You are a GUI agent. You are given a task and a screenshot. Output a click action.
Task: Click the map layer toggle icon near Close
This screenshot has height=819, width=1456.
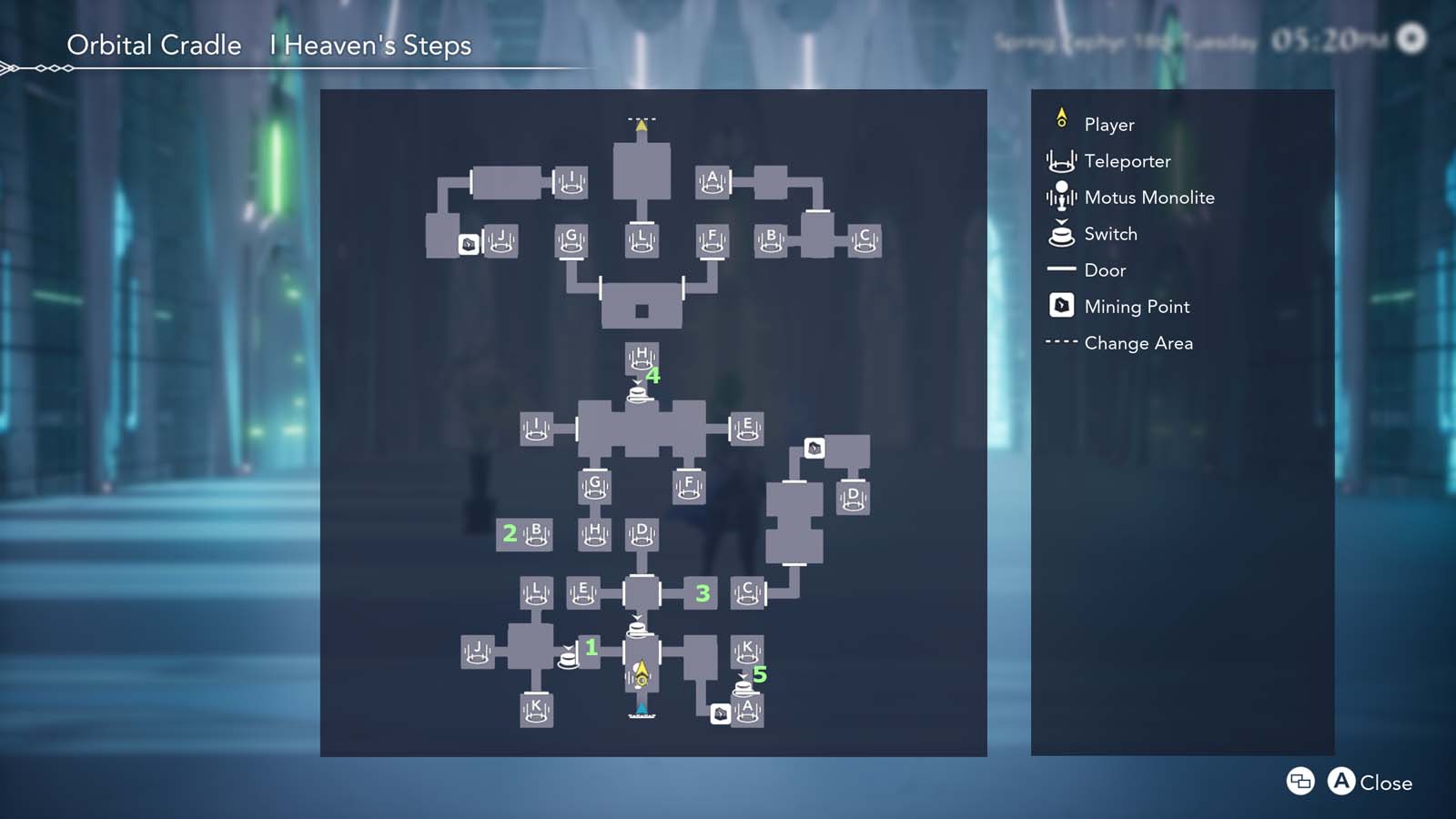(1299, 782)
